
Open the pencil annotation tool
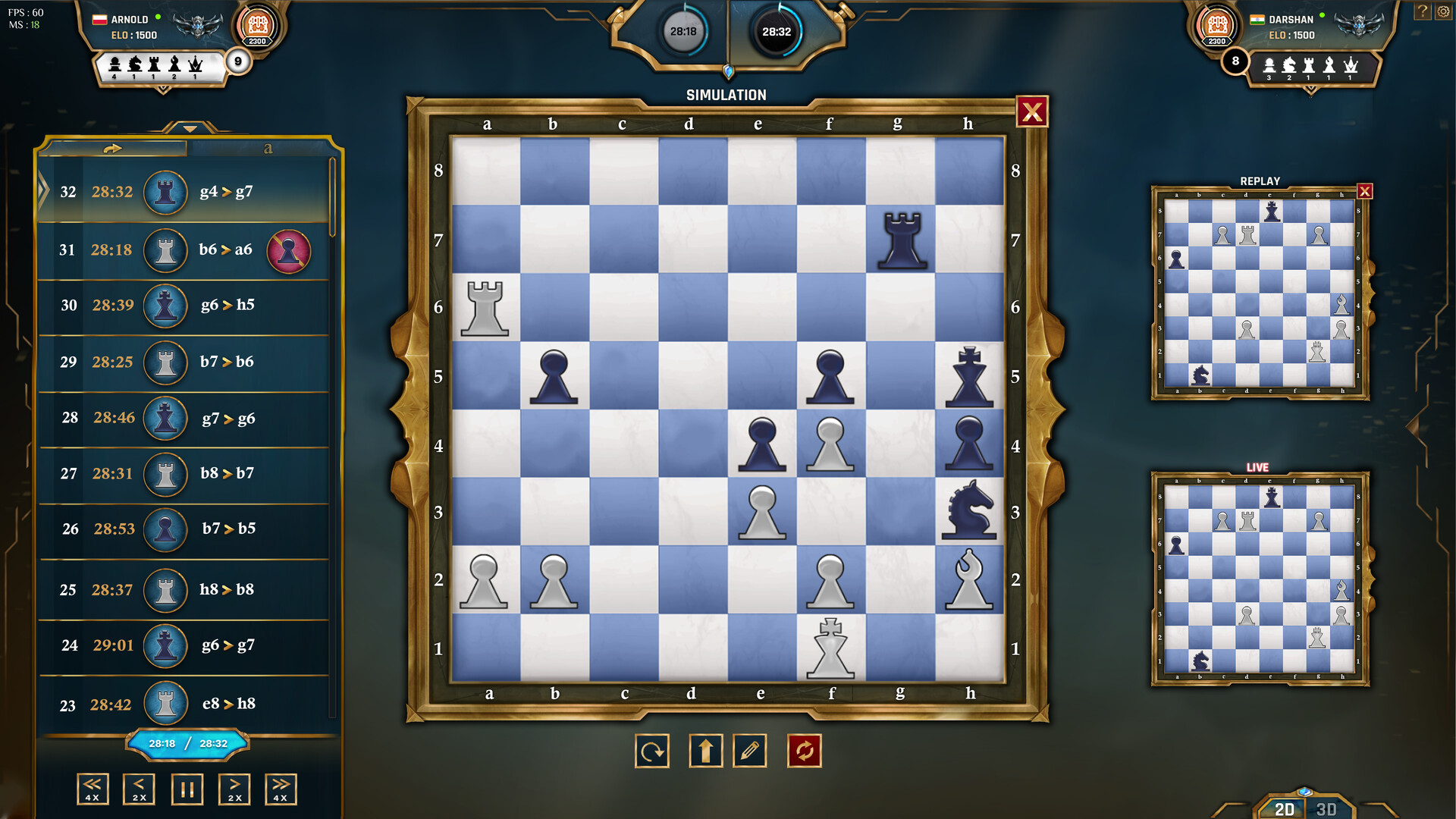pos(749,751)
